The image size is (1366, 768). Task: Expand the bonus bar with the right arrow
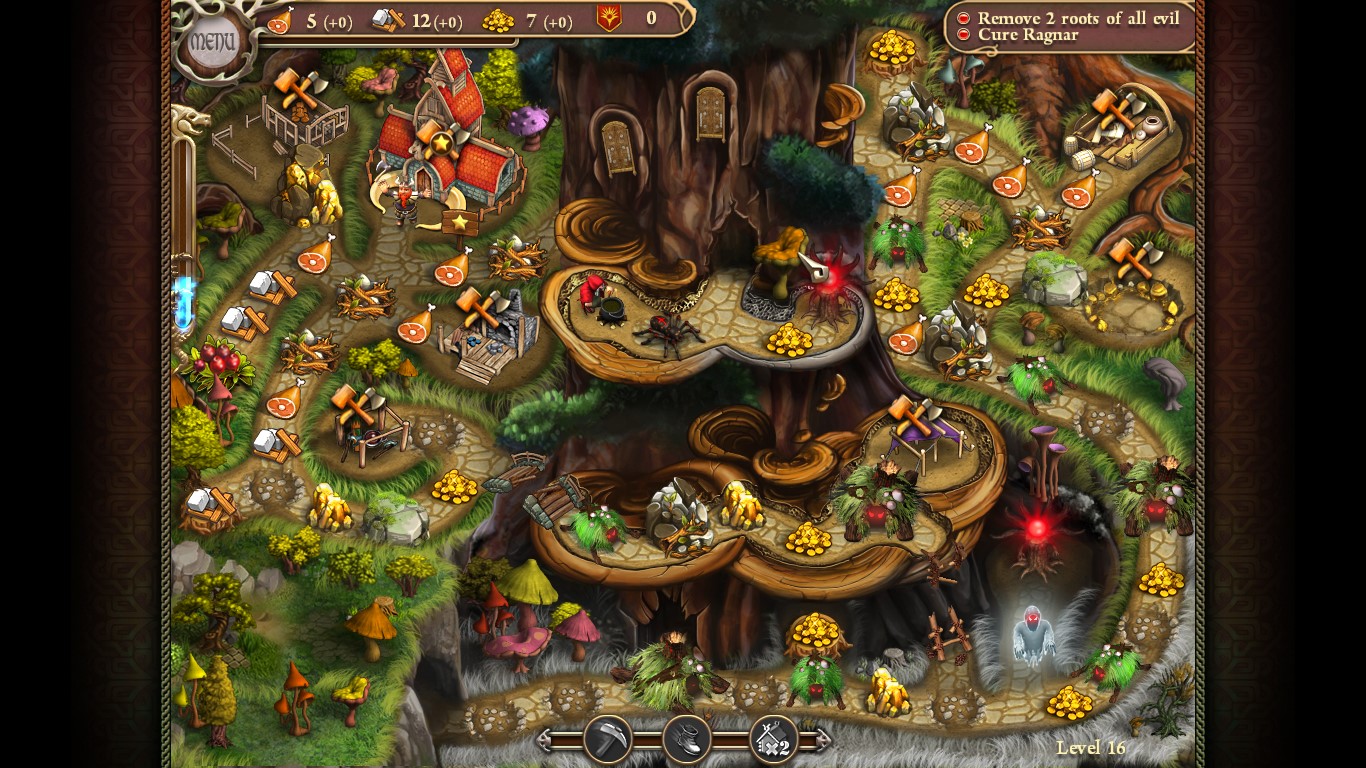click(x=822, y=738)
